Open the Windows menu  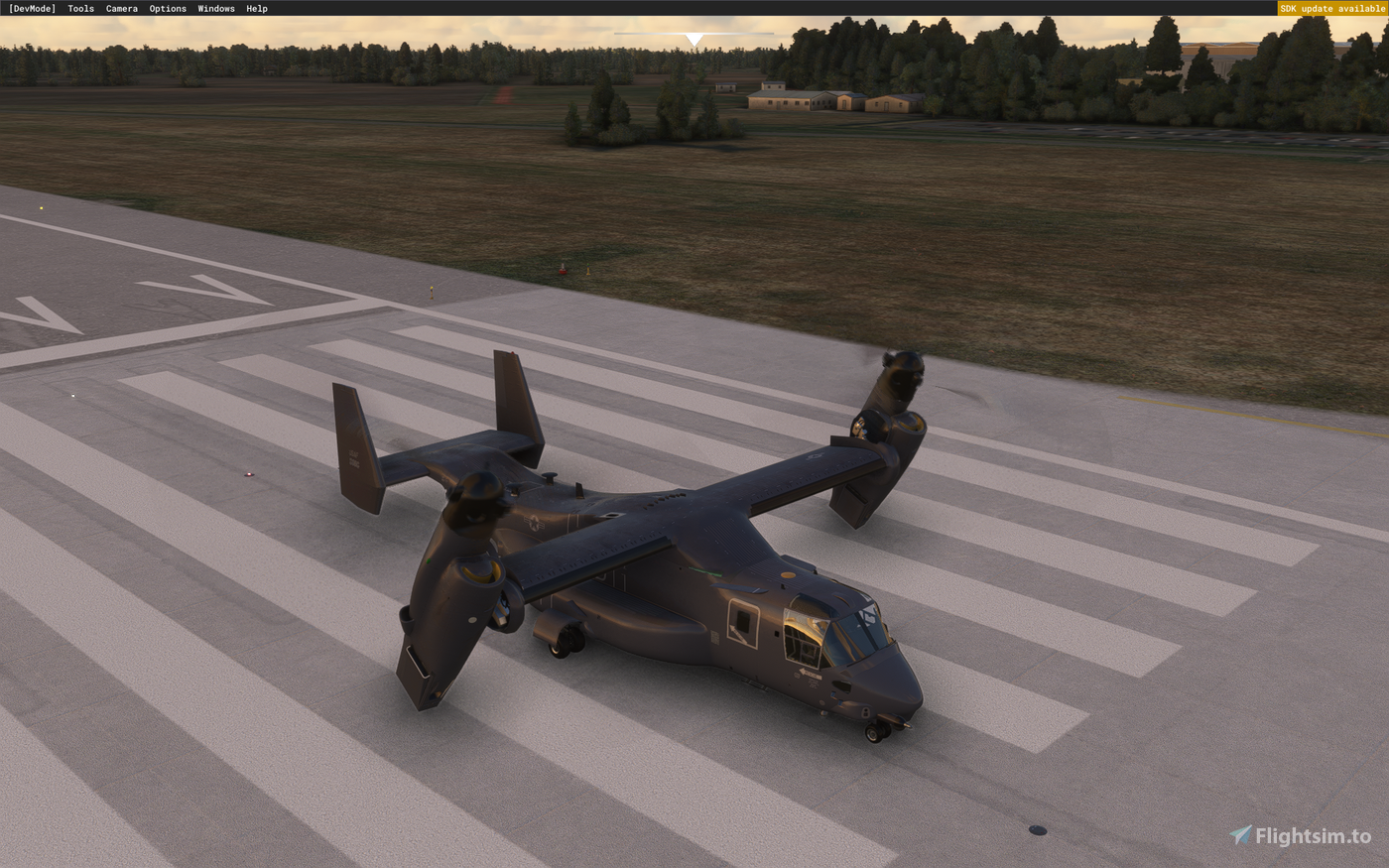tap(215, 8)
